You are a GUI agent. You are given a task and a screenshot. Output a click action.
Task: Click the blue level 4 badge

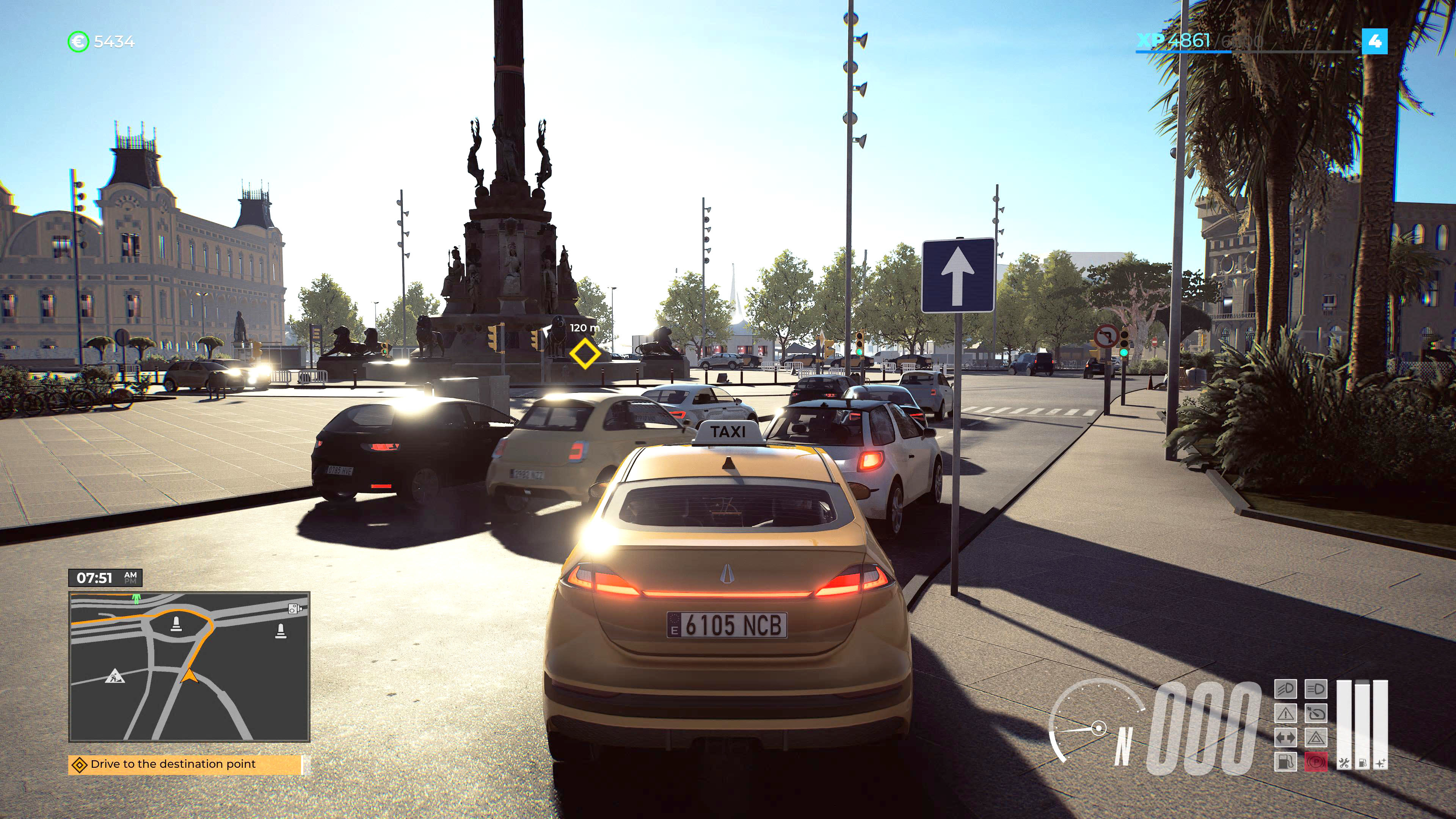[1374, 41]
